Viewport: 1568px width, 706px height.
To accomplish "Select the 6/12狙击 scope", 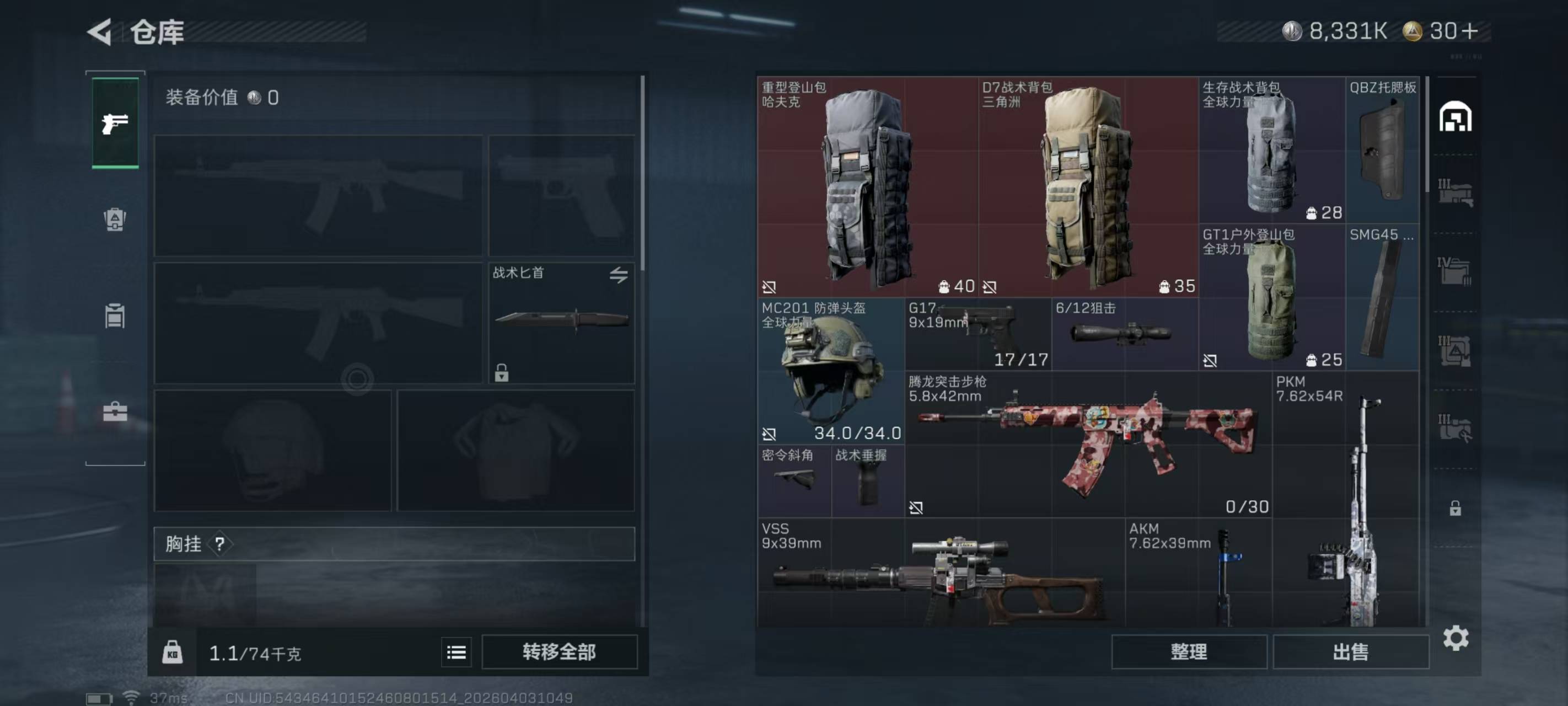I will point(1124,334).
